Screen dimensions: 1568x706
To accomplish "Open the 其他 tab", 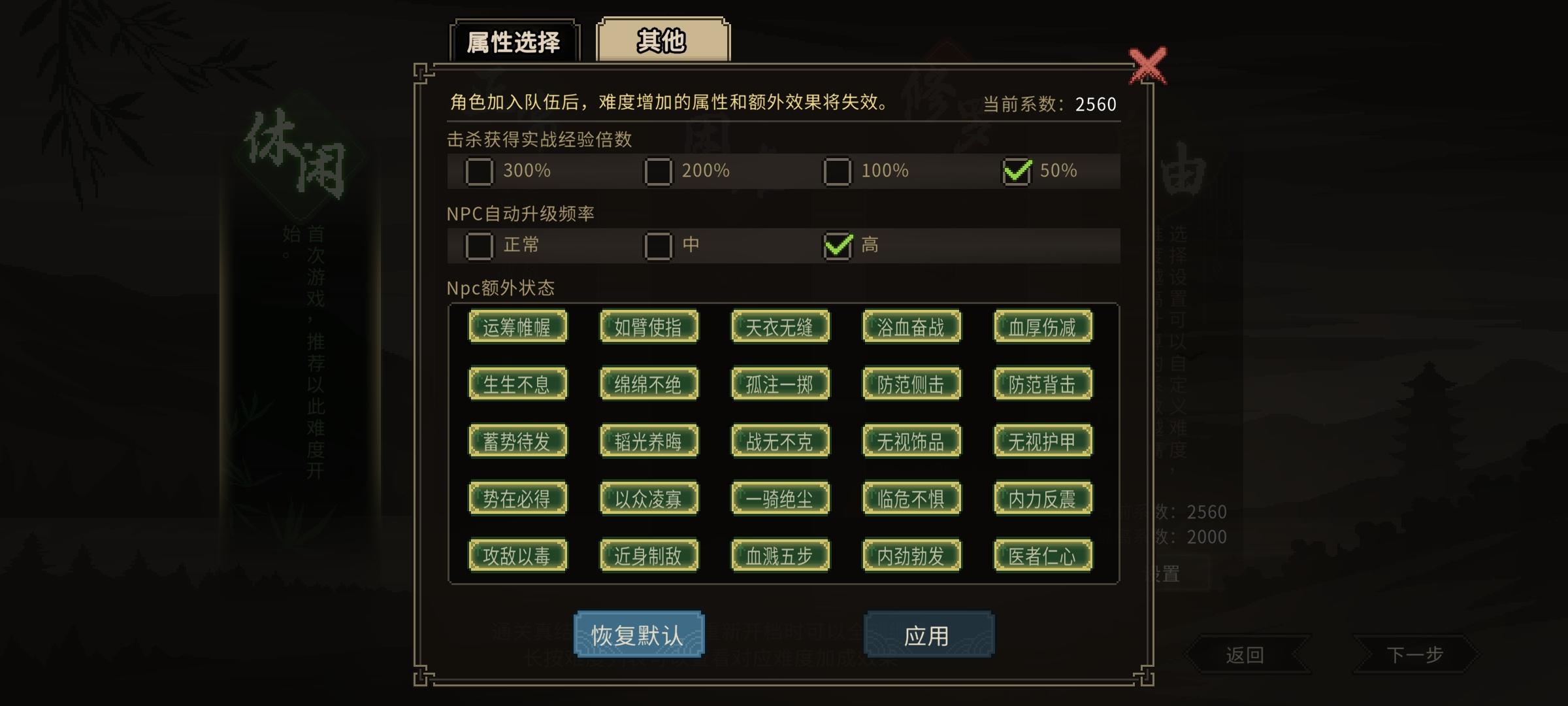I will point(662,41).
